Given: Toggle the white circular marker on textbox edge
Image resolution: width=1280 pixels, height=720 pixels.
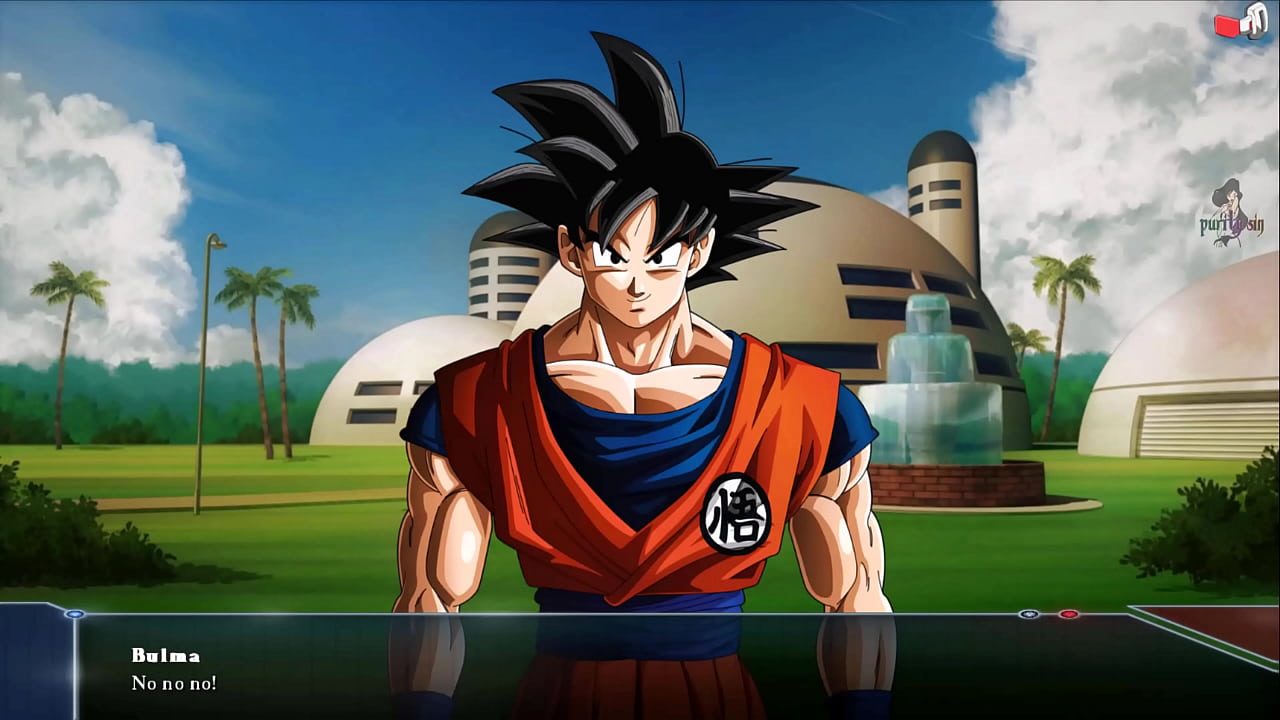Looking at the screenshot, I should click(1028, 614).
